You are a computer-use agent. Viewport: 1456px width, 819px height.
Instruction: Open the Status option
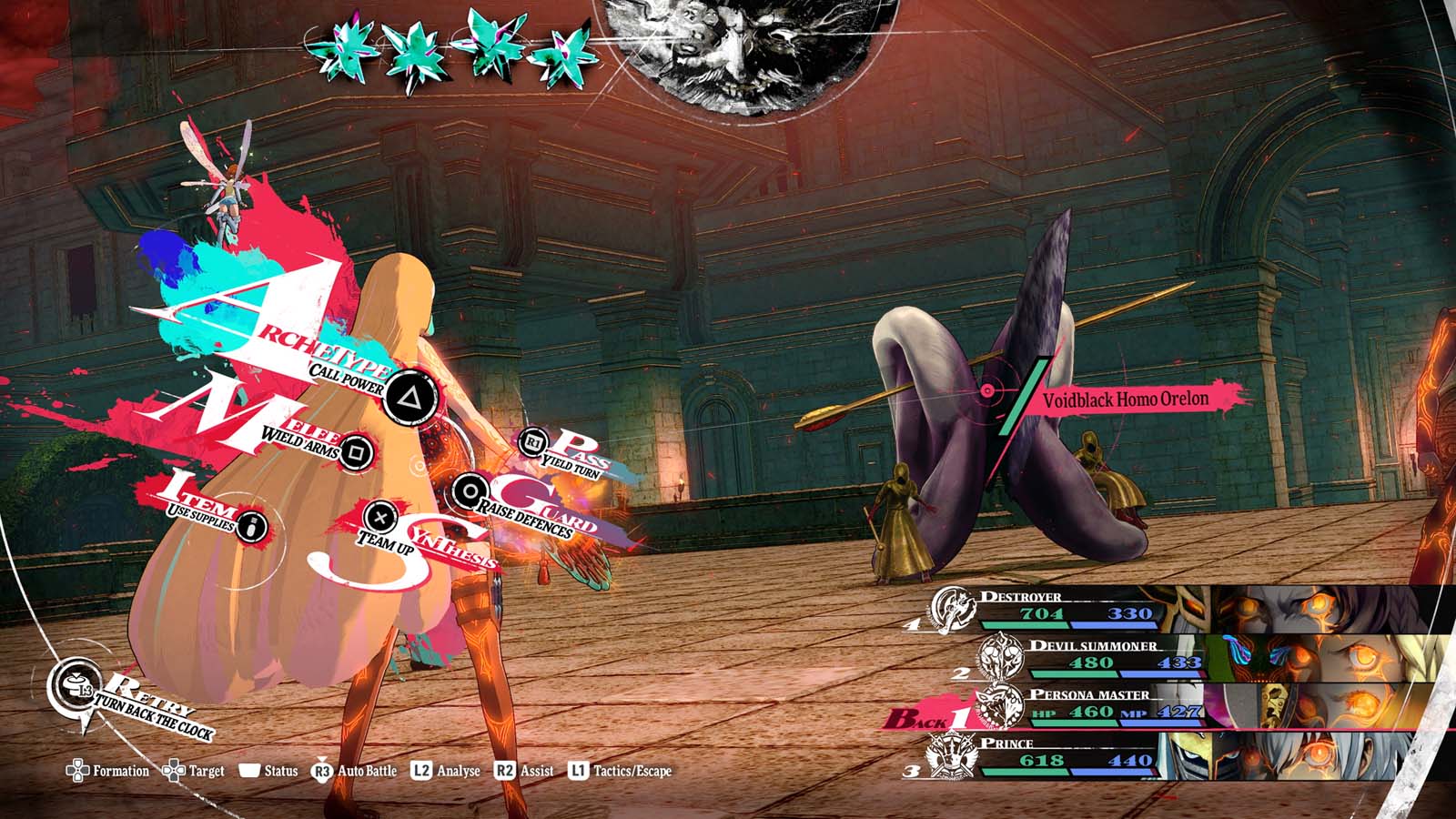(x=269, y=771)
